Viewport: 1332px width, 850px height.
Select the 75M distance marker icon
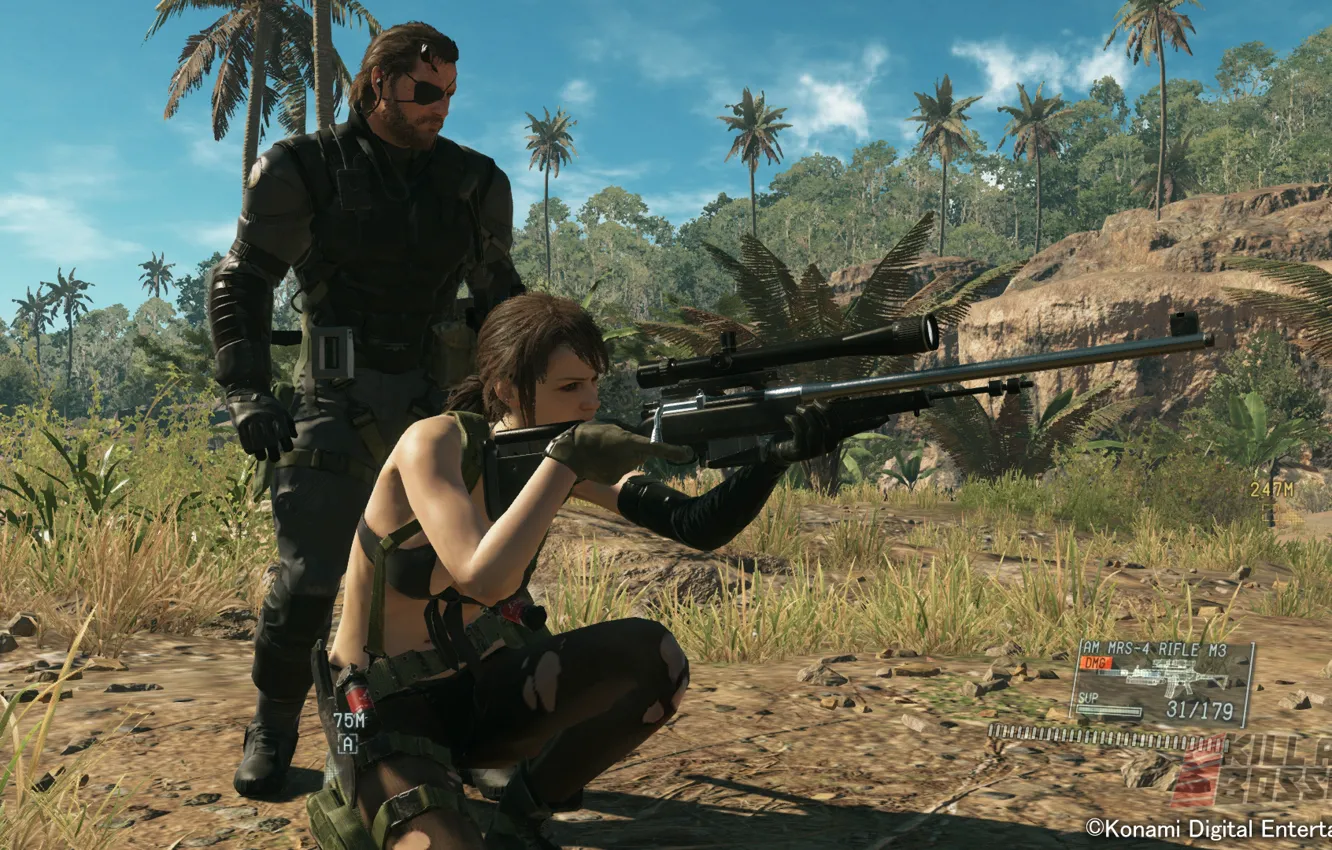pyautogui.click(x=349, y=720)
